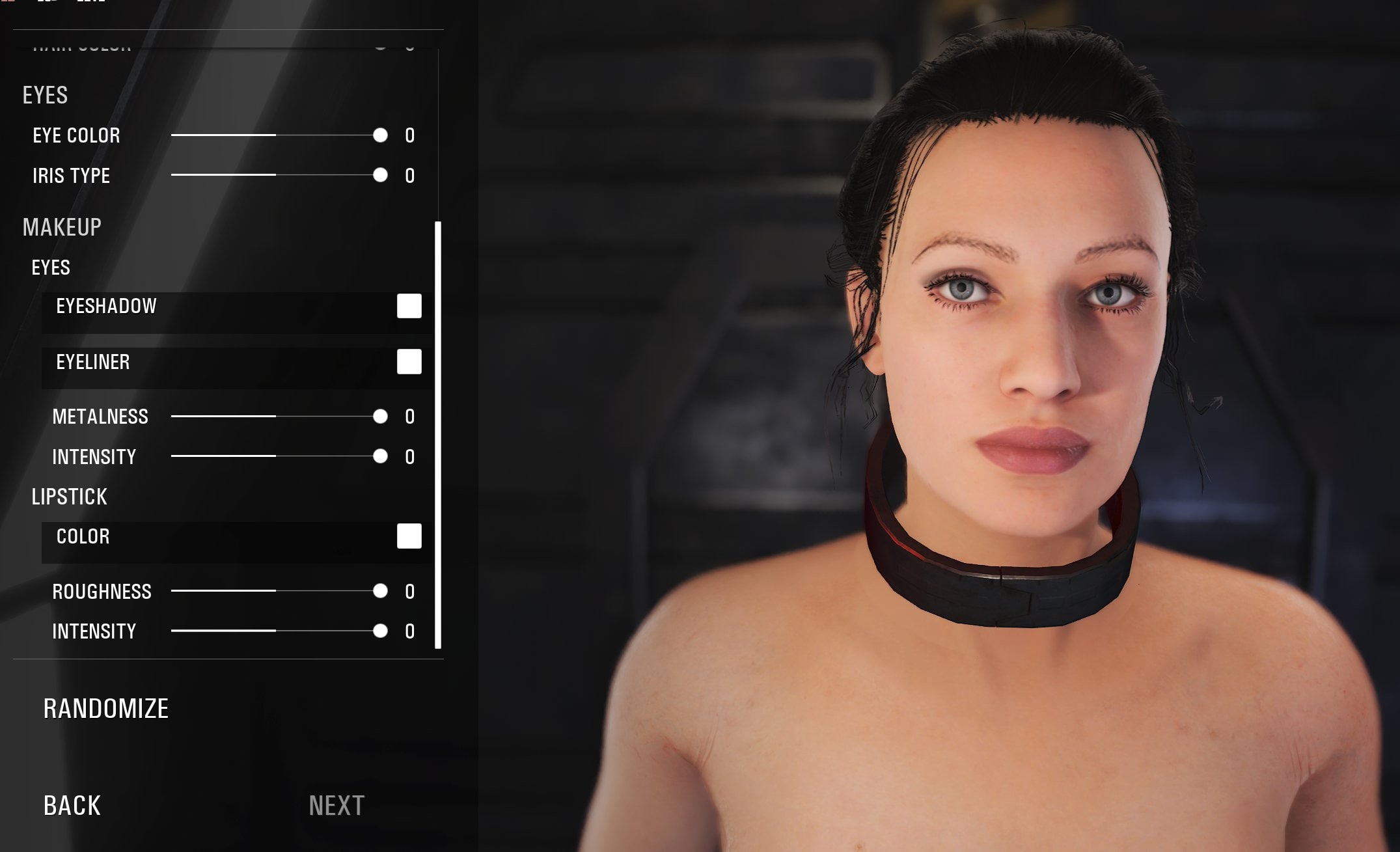Open the Eyeshadow color swatch
1400x852 pixels.
409,306
